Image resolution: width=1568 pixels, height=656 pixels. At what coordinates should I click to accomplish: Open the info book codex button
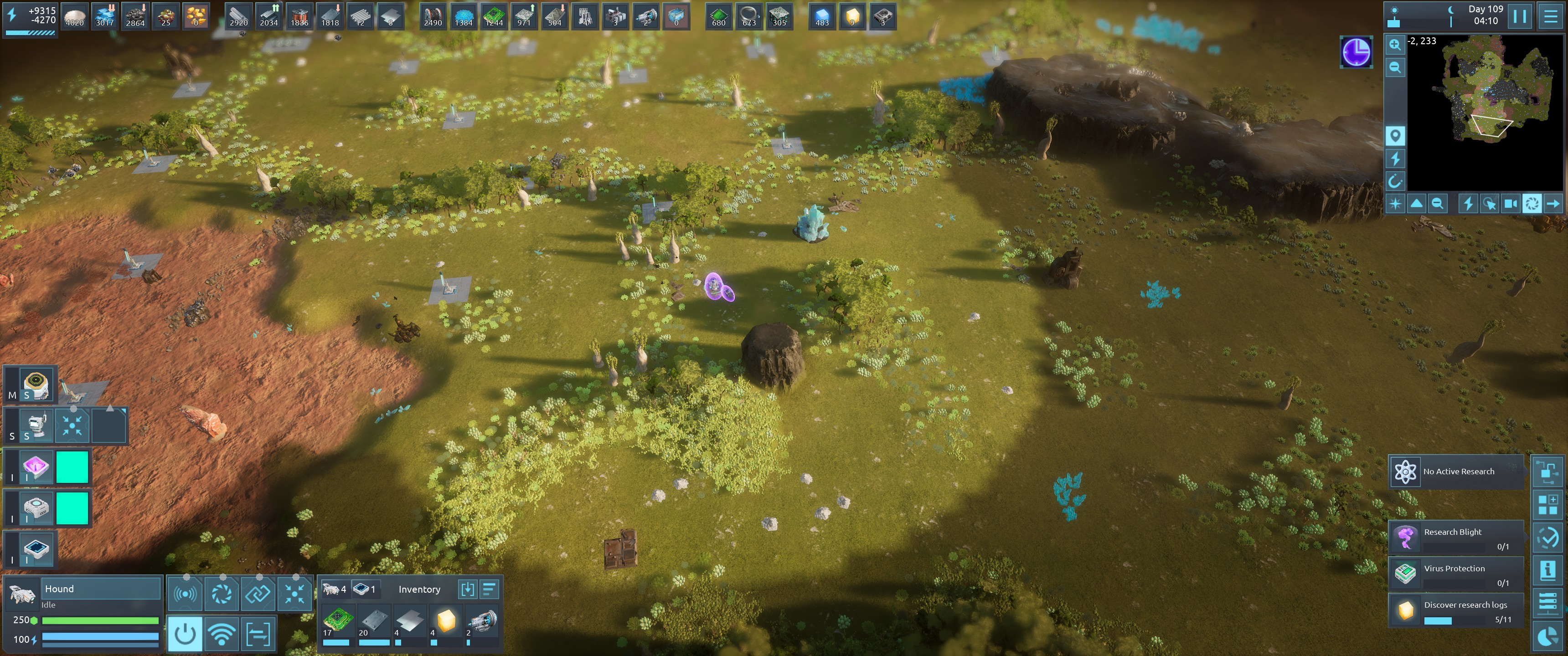pos(1547,571)
